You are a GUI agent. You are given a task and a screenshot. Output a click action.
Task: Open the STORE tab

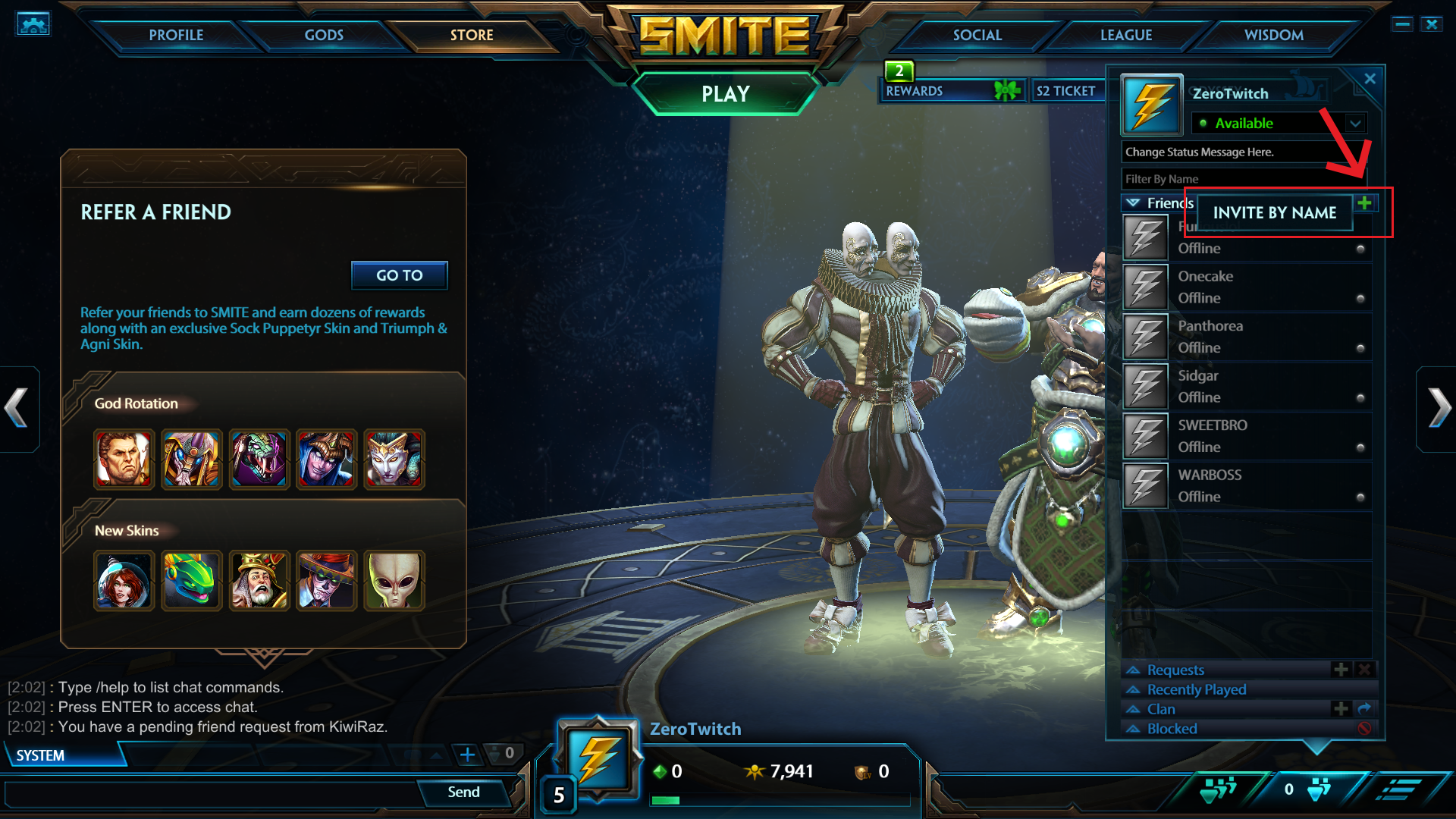(471, 35)
